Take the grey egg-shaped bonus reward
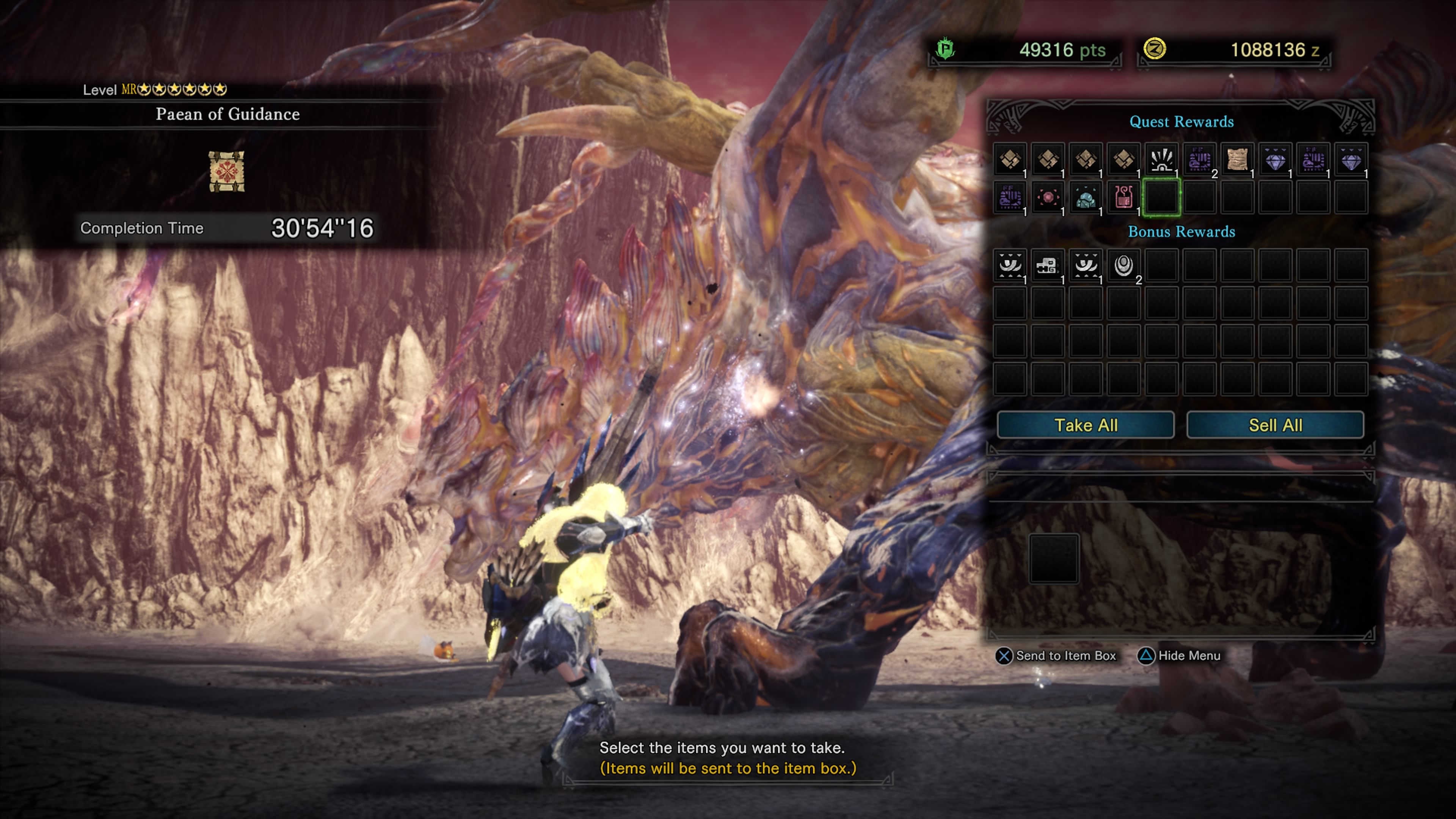 [1123, 265]
